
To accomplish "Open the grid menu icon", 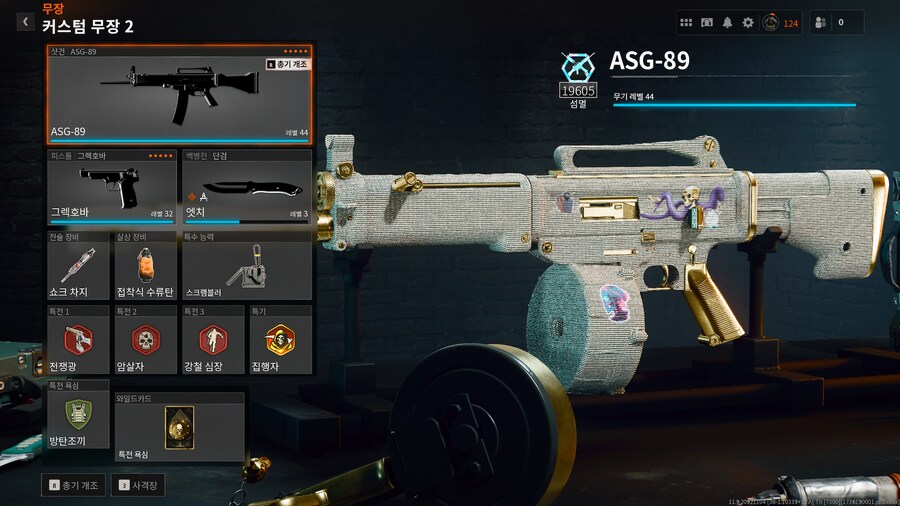I will (x=686, y=22).
